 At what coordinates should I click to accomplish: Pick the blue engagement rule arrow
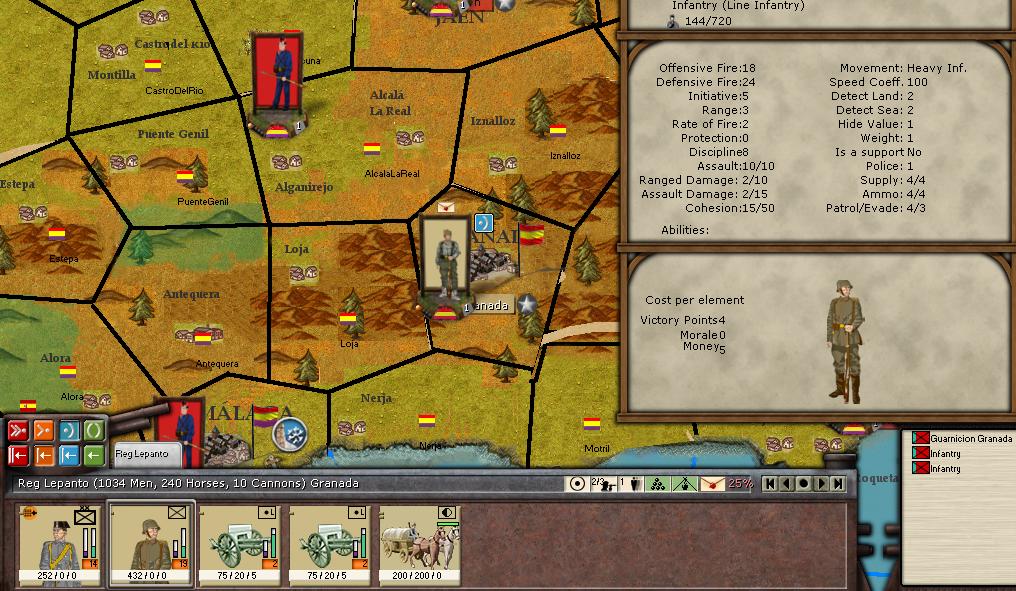tap(69, 456)
